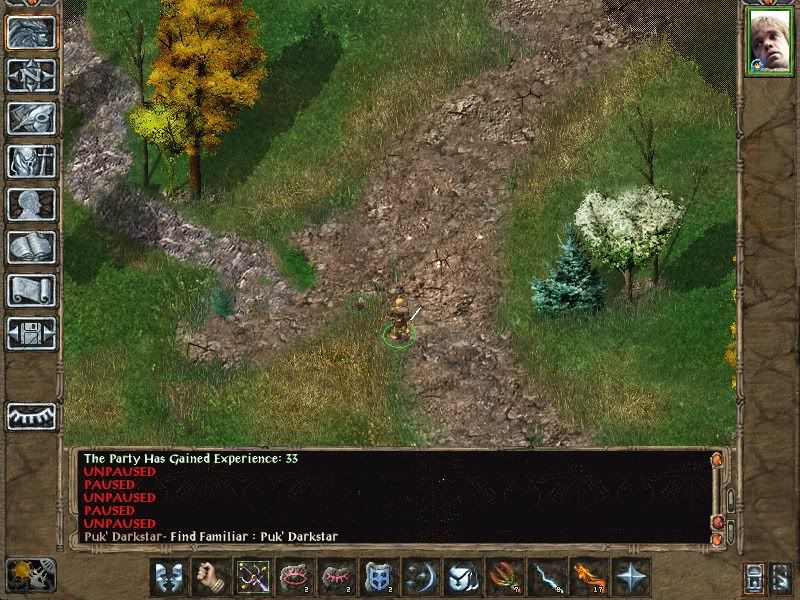Open the options floppy disk button
The height and width of the screenshot is (600, 800).
tap(31, 332)
